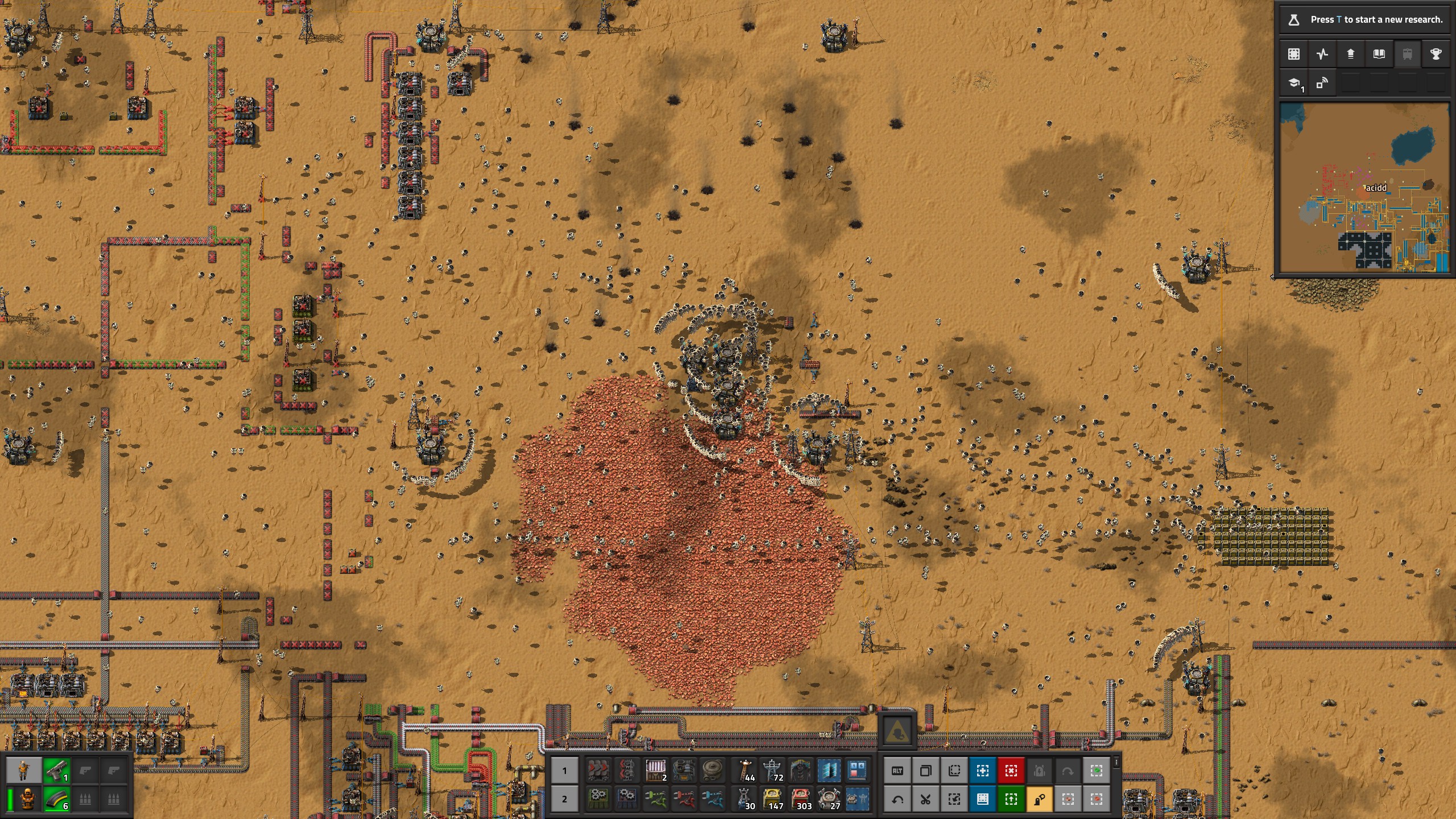Select the yellow ammo magazine slot
This screenshot has width=1456, height=819.
[x=57, y=799]
